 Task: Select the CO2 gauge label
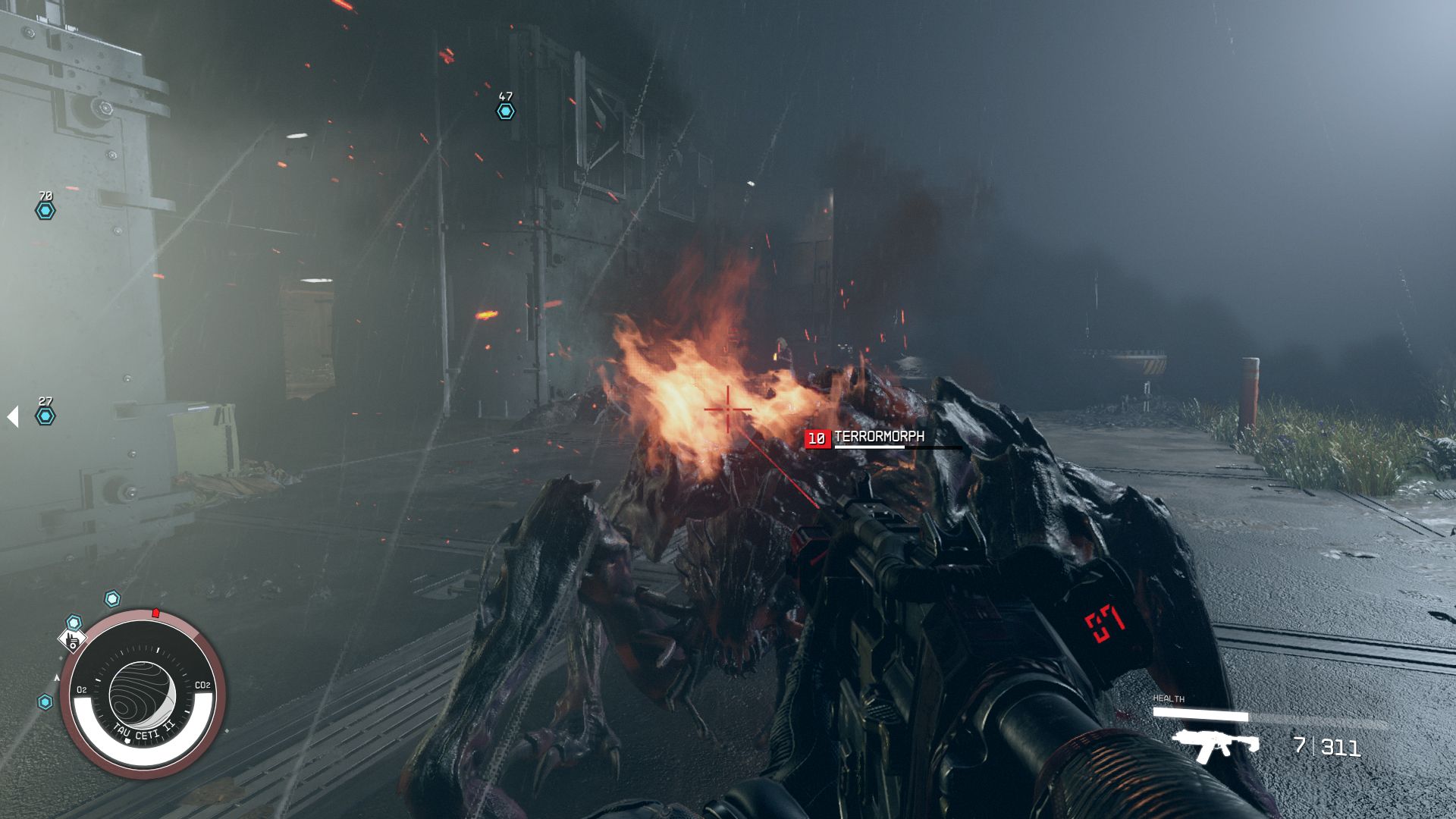(x=202, y=685)
